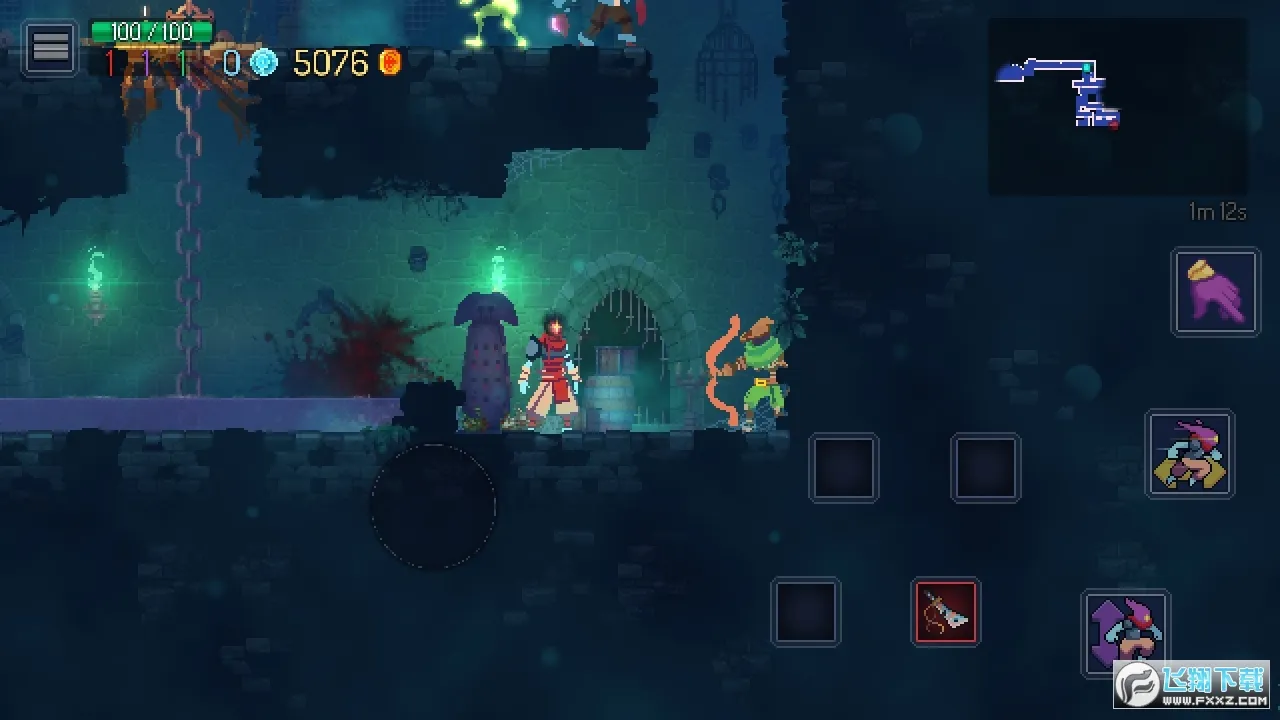The image size is (1280, 720).
Task: Tap the empty skill slot above the sword button
Action: tap(986, 467)
